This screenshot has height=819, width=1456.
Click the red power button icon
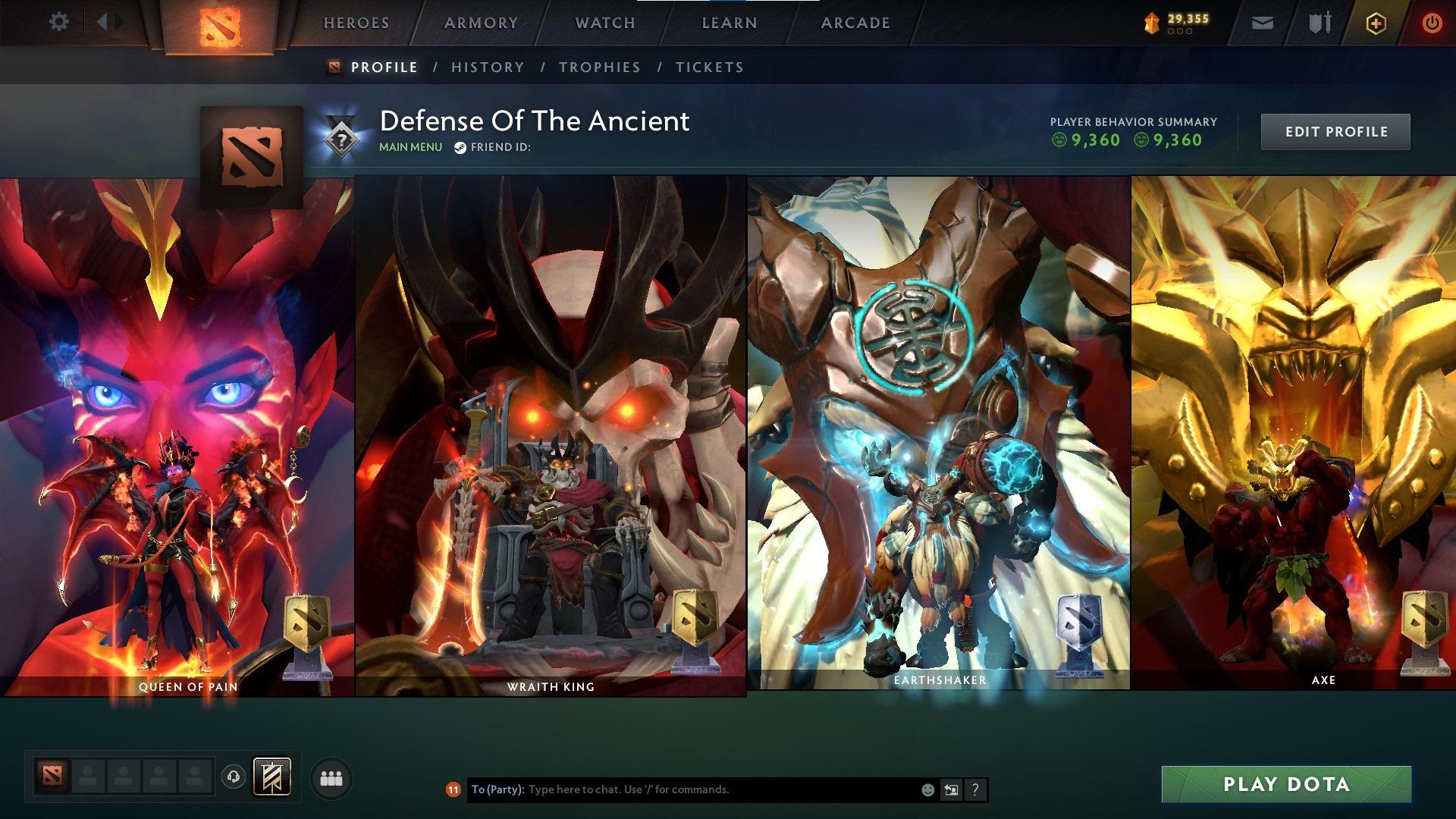(1432, 23)
